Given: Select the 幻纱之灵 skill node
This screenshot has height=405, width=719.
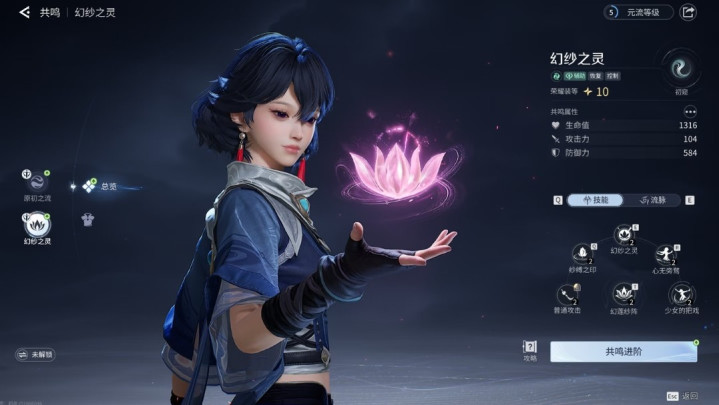Looking at the screenshot, I should pos(624,236).
